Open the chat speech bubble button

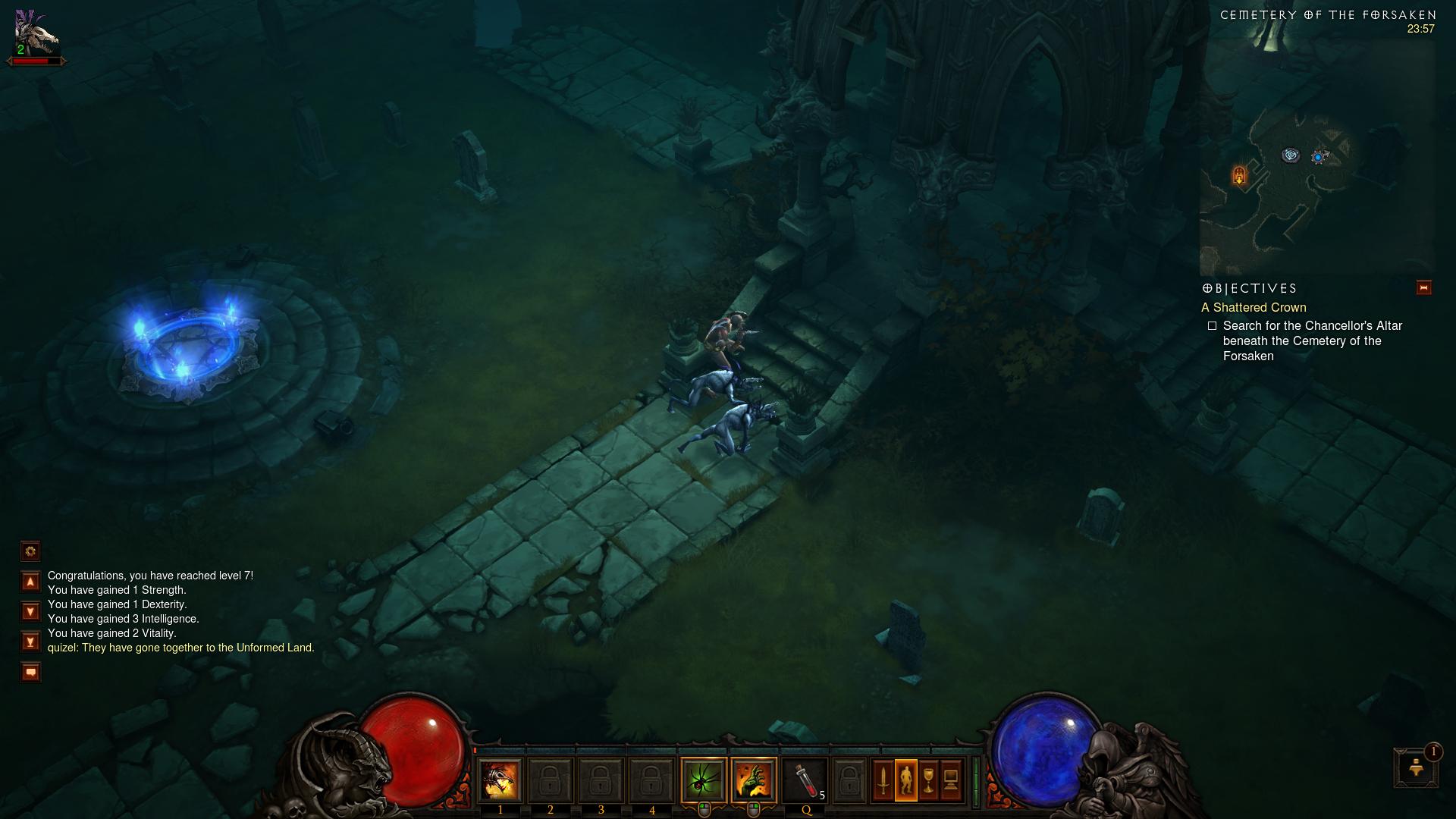(x=30, y=672)
